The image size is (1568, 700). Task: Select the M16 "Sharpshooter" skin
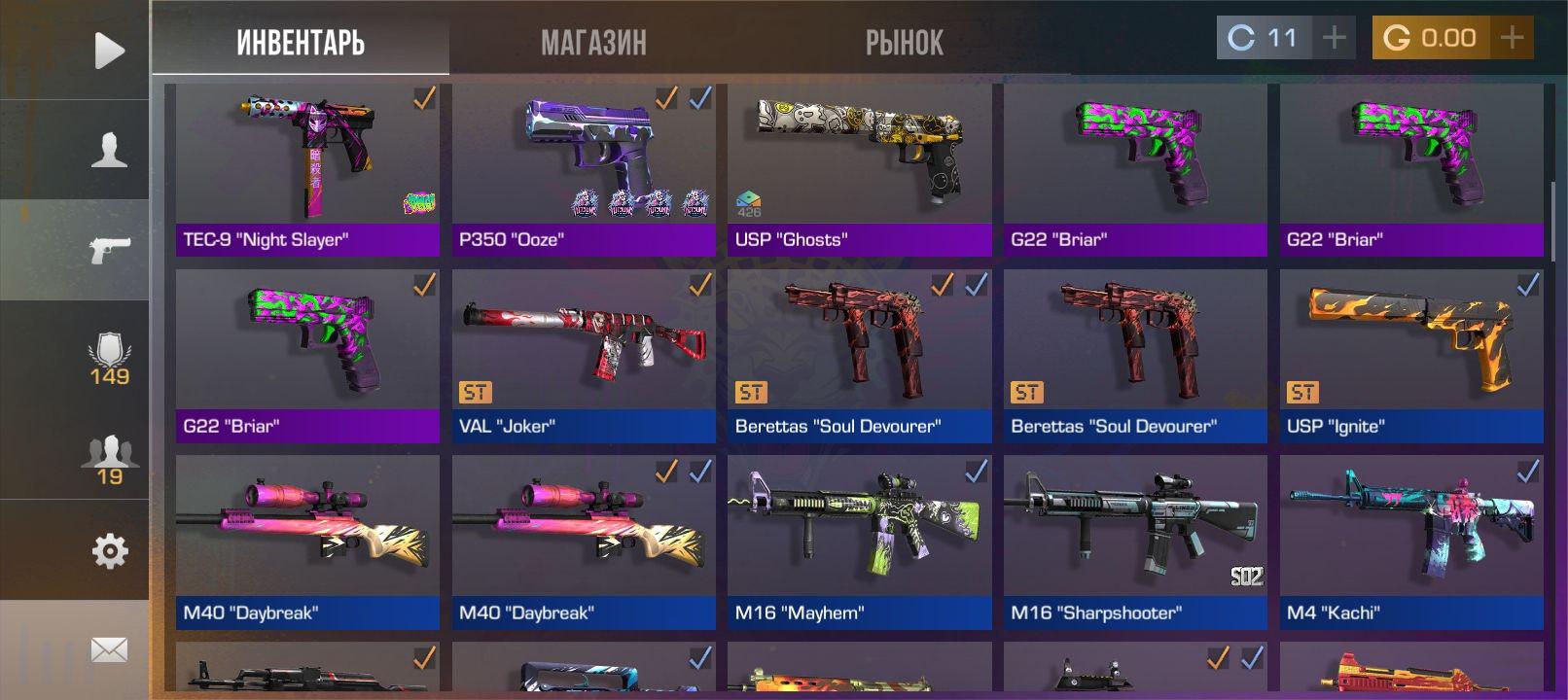1135,542
